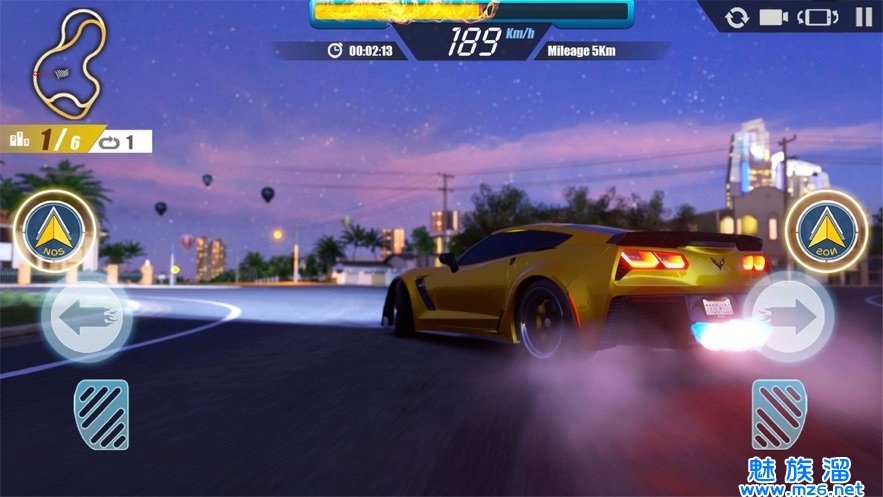Switch the camera view
The height and width of the screenshot is (497, 883).
pyautogui.click(x=774, y=17)
